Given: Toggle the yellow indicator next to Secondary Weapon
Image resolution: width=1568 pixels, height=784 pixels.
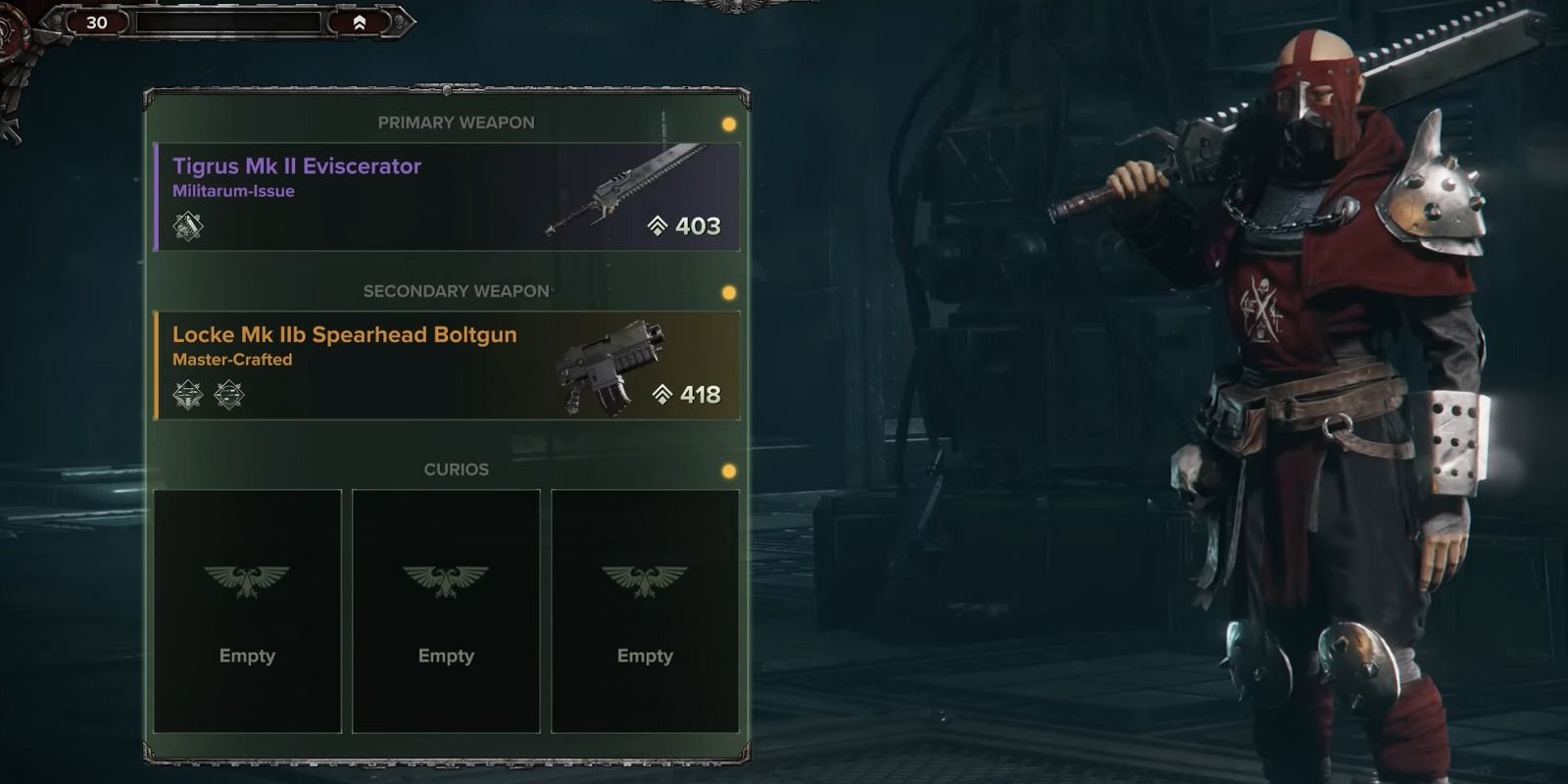Looking at the screenshot, I should (x=728, y=290).
